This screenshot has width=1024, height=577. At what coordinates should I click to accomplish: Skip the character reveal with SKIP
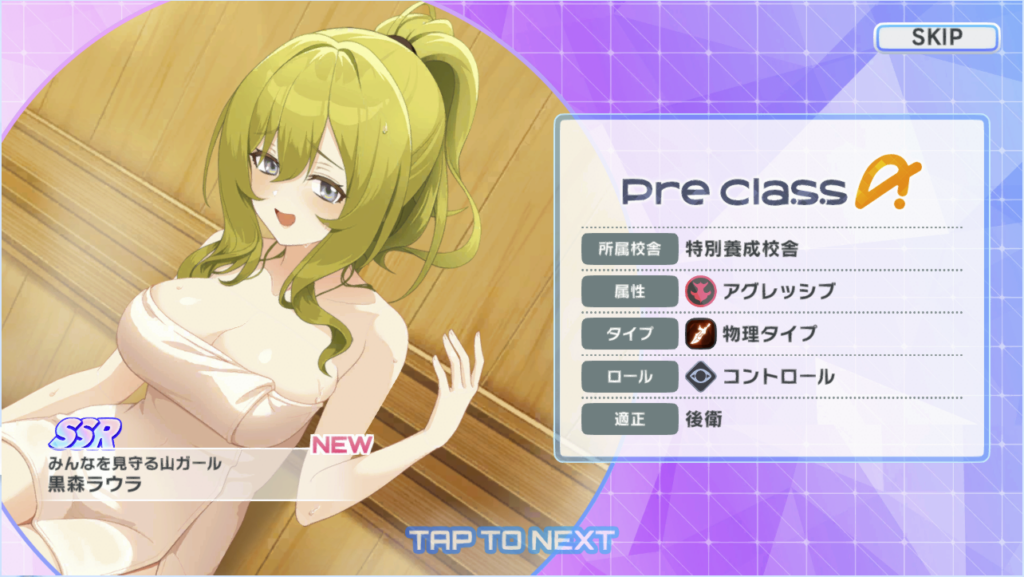point(936,38)
